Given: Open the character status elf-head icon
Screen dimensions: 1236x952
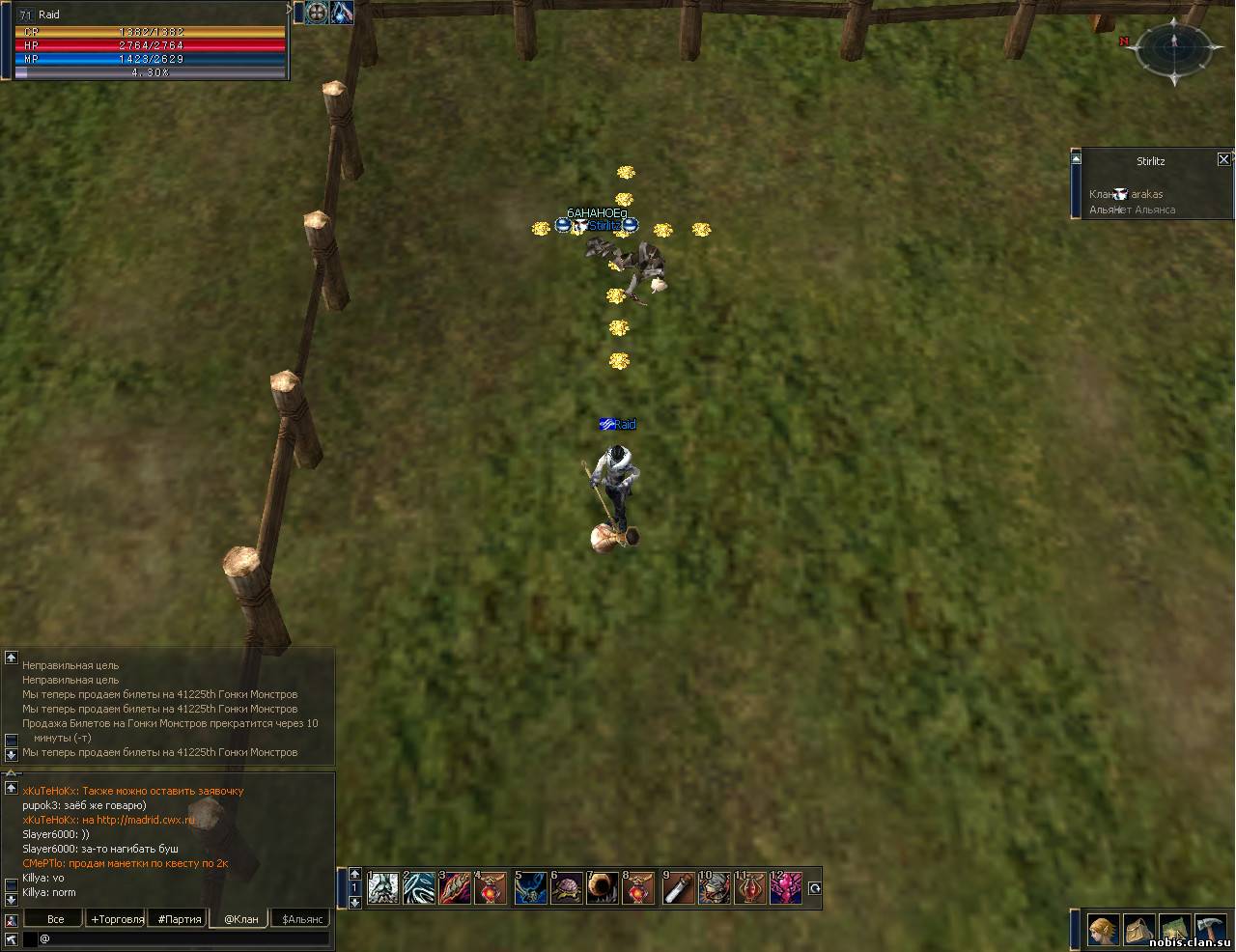Looking at the screenshot, I should pos(1104,930).
